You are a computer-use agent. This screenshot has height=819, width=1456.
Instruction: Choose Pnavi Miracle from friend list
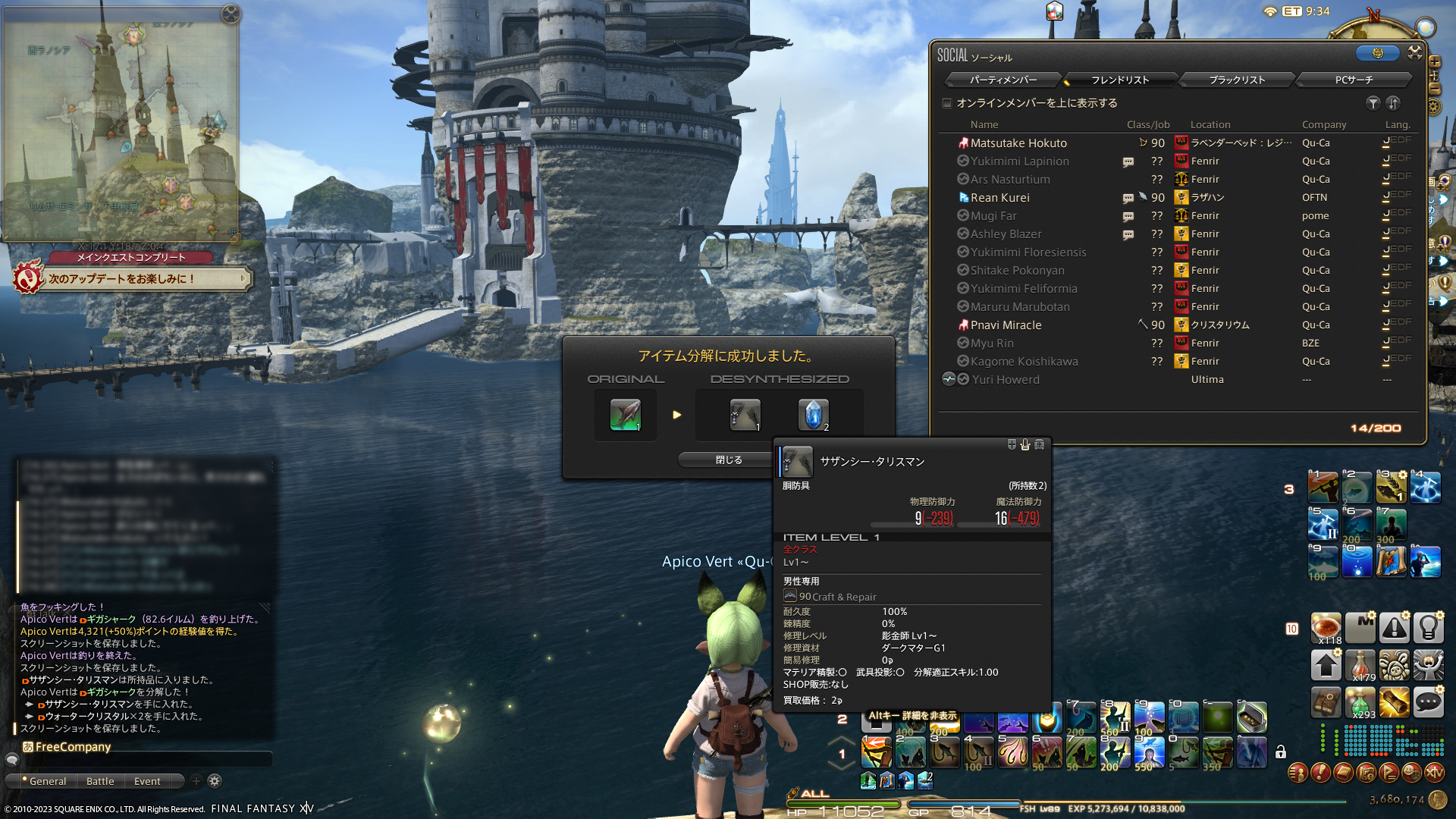(1006, 325)
